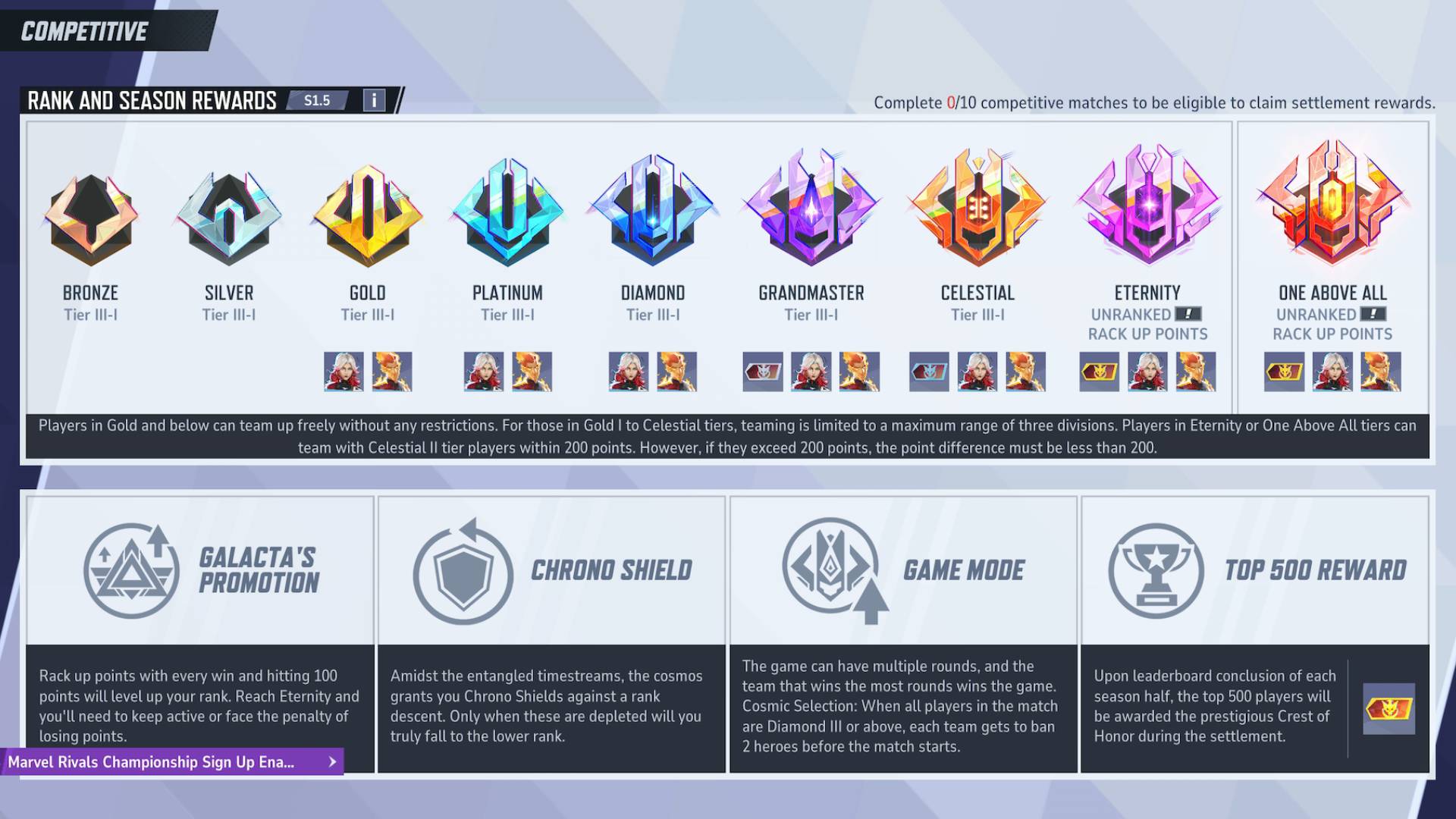The width and height of the screenshot is (1456, 819).
Task: Switch to the Competitive header tab
Action: [x=83, y=31]
